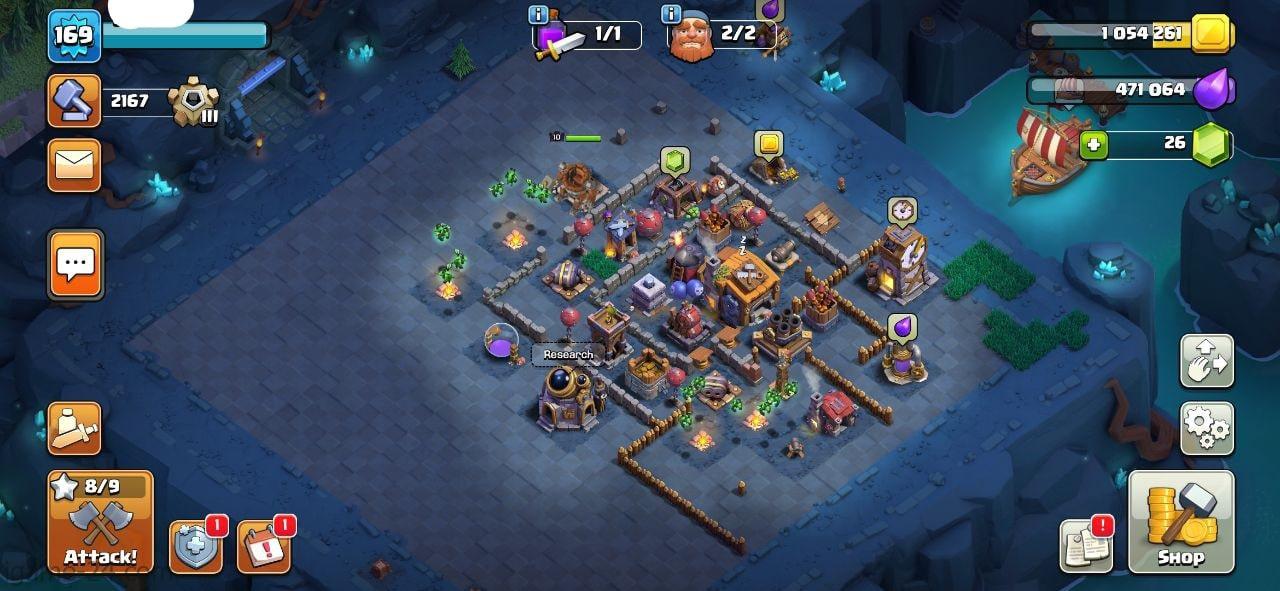This screenshot has width=1280, height=591.
Task: Tap the green plus to buy gems
Action: [1094, 145]
